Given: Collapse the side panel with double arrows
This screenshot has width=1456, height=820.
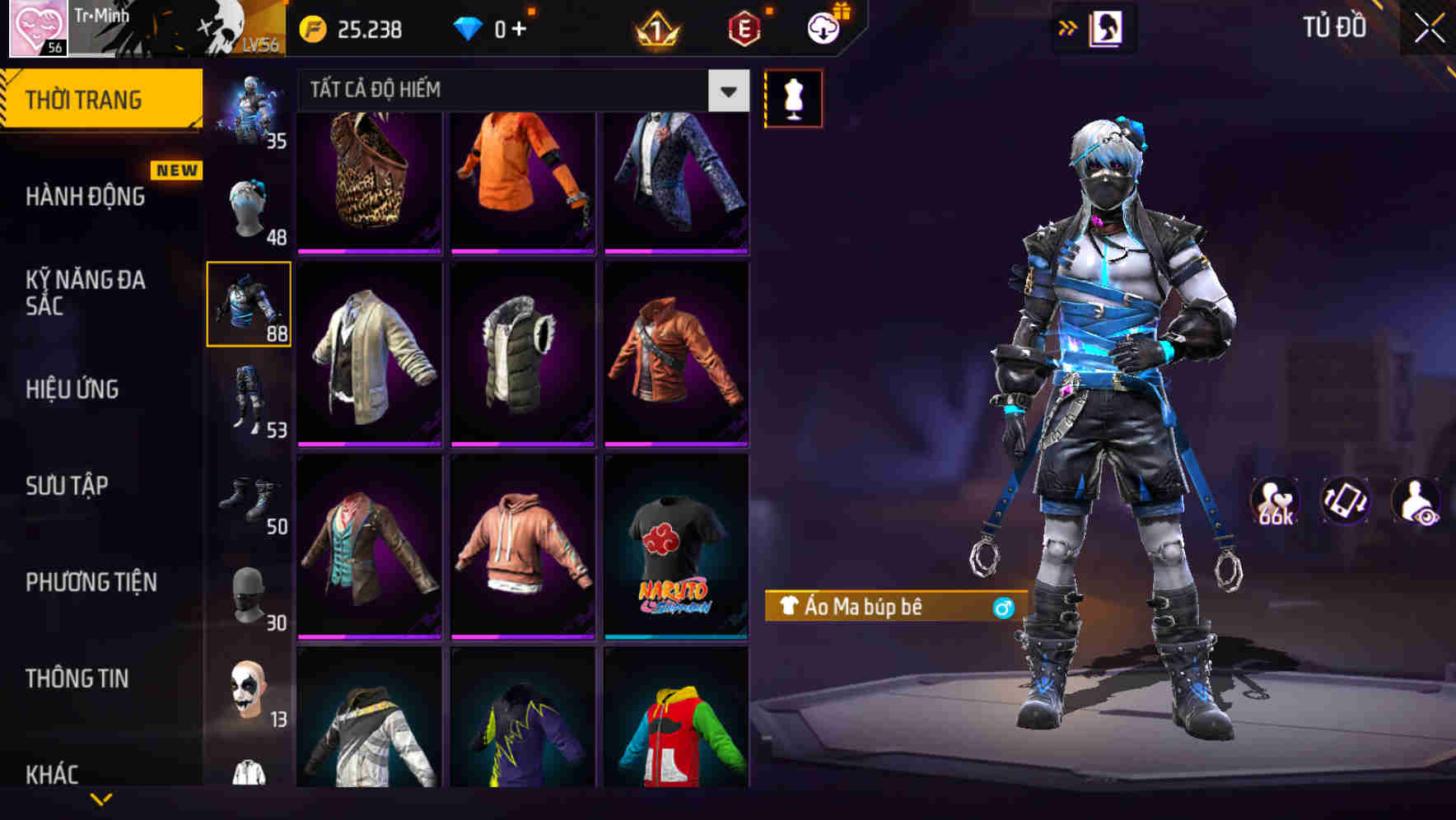Looking at the screenshot, I should tap(1068, 26).
